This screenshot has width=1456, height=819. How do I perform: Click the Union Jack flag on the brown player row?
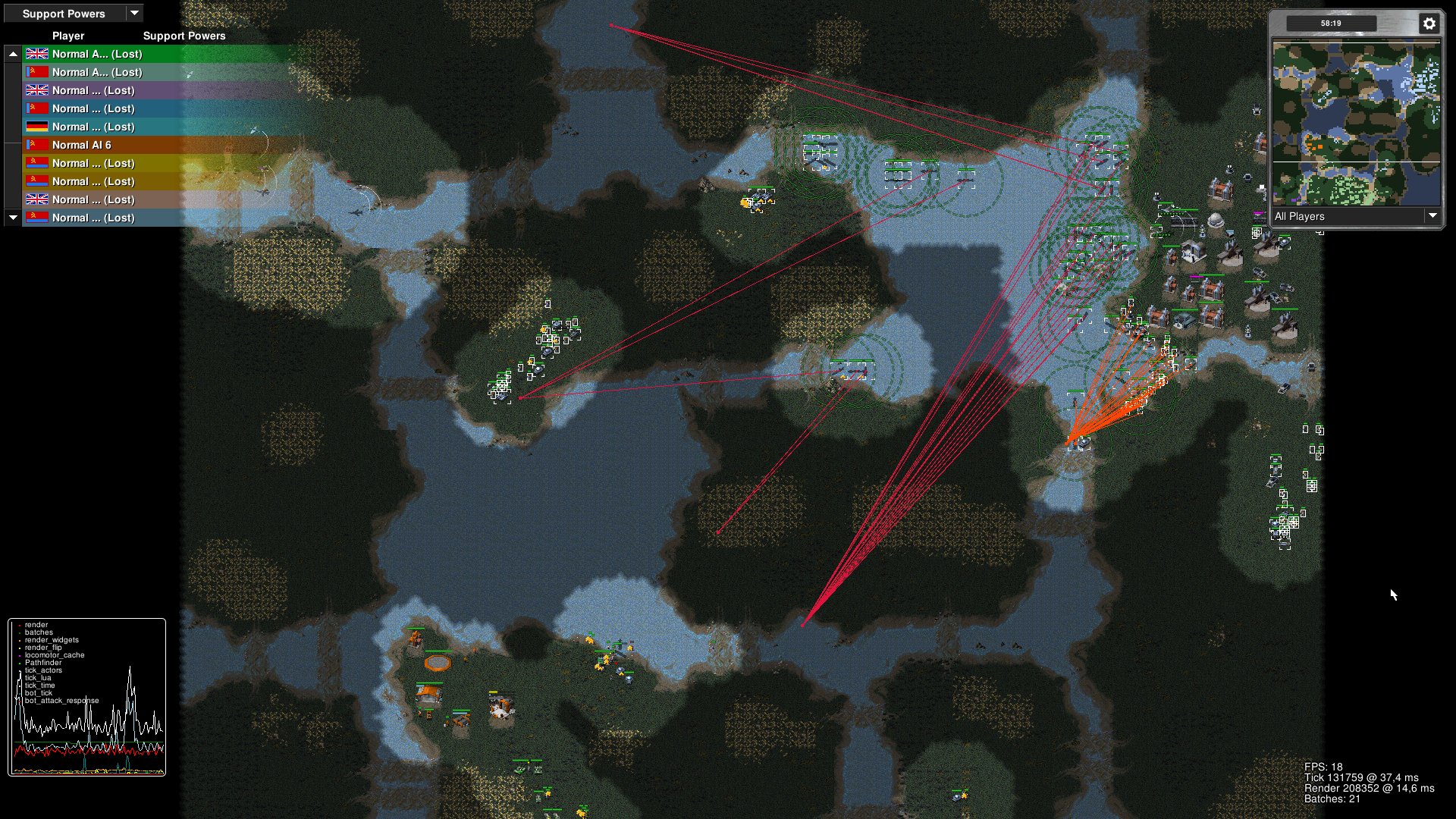(x=36, y=199)
